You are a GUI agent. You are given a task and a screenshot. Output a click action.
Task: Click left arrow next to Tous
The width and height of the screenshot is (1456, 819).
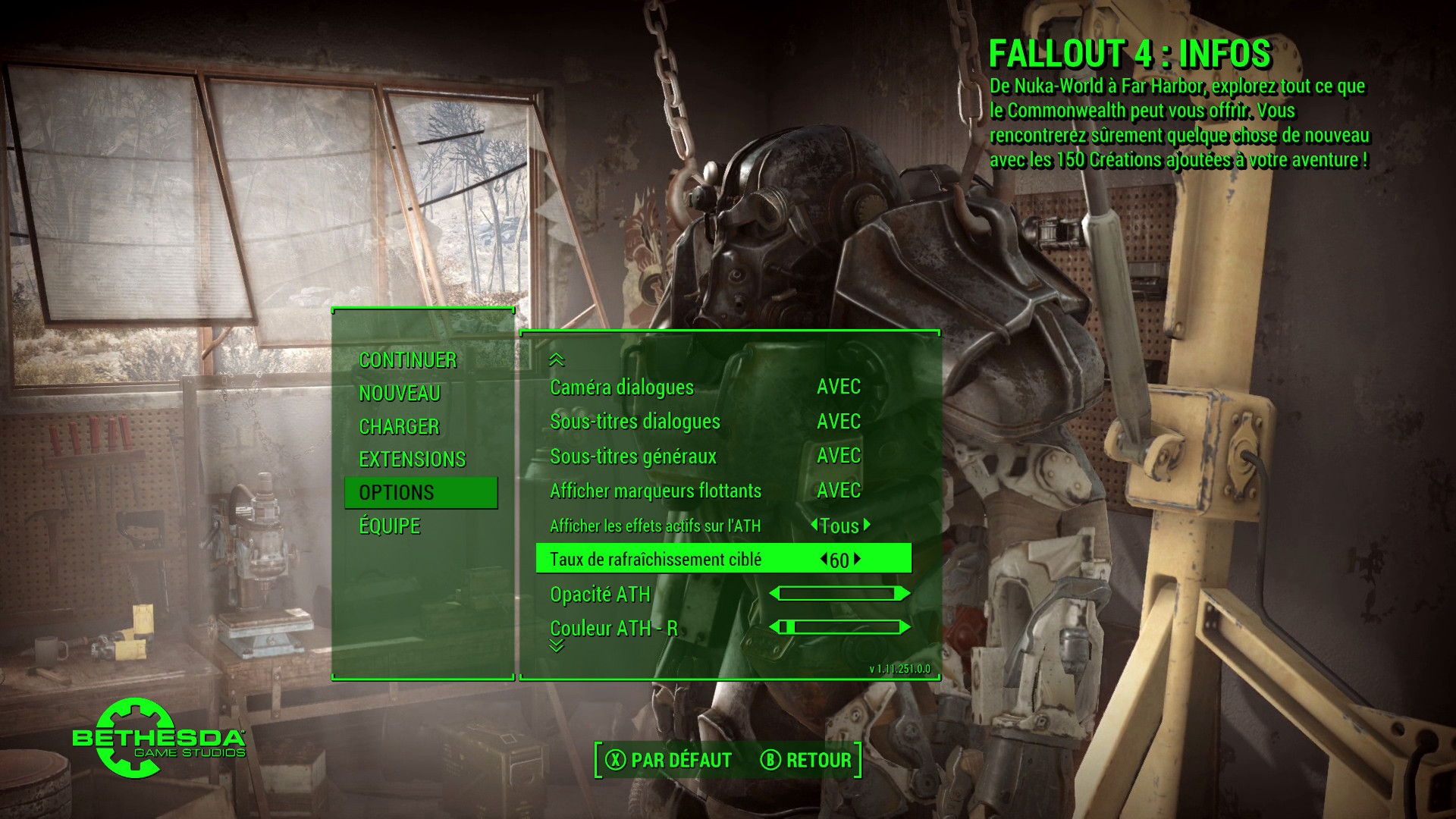(814, 525)
